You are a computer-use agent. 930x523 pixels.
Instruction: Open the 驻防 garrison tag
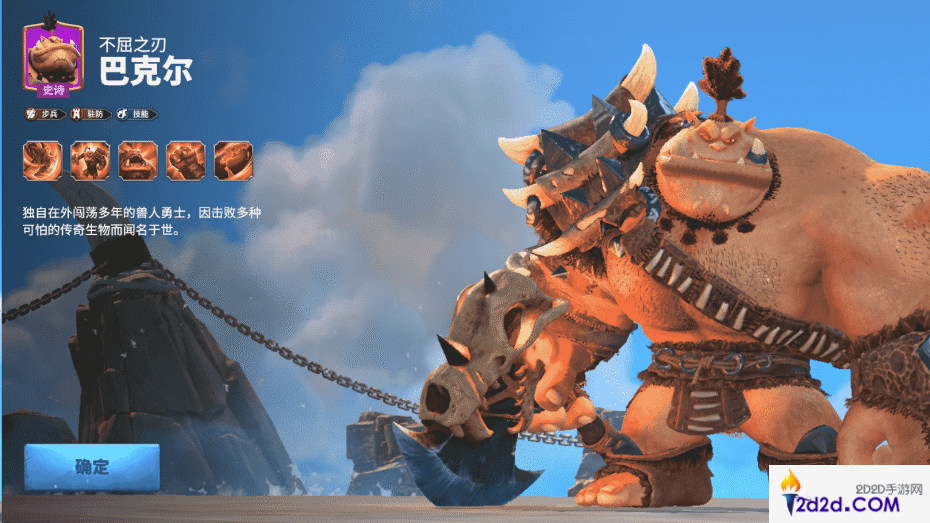point(90,115)
